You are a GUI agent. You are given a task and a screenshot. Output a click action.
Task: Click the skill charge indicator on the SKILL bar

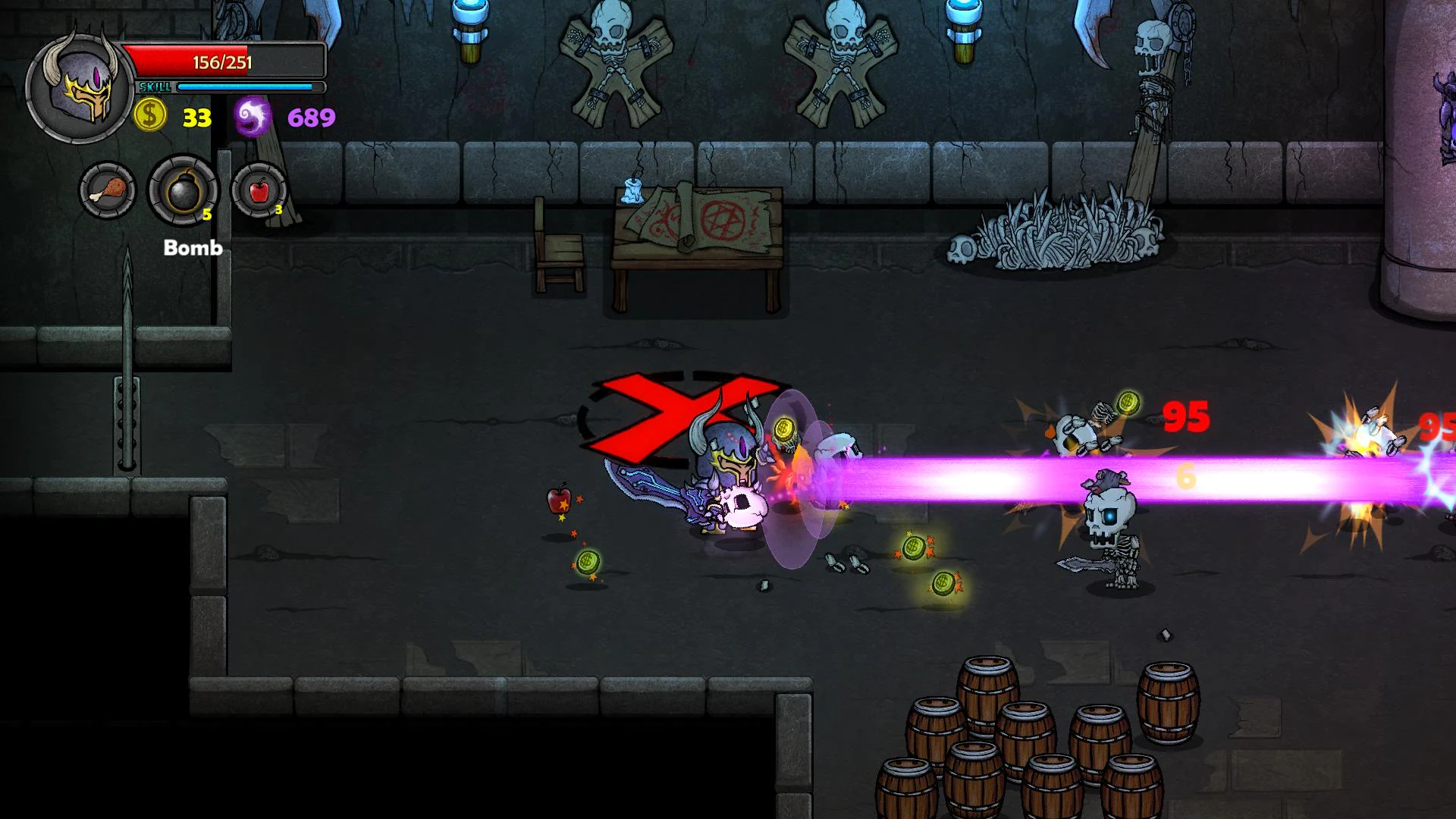click(x=243, y=87)
